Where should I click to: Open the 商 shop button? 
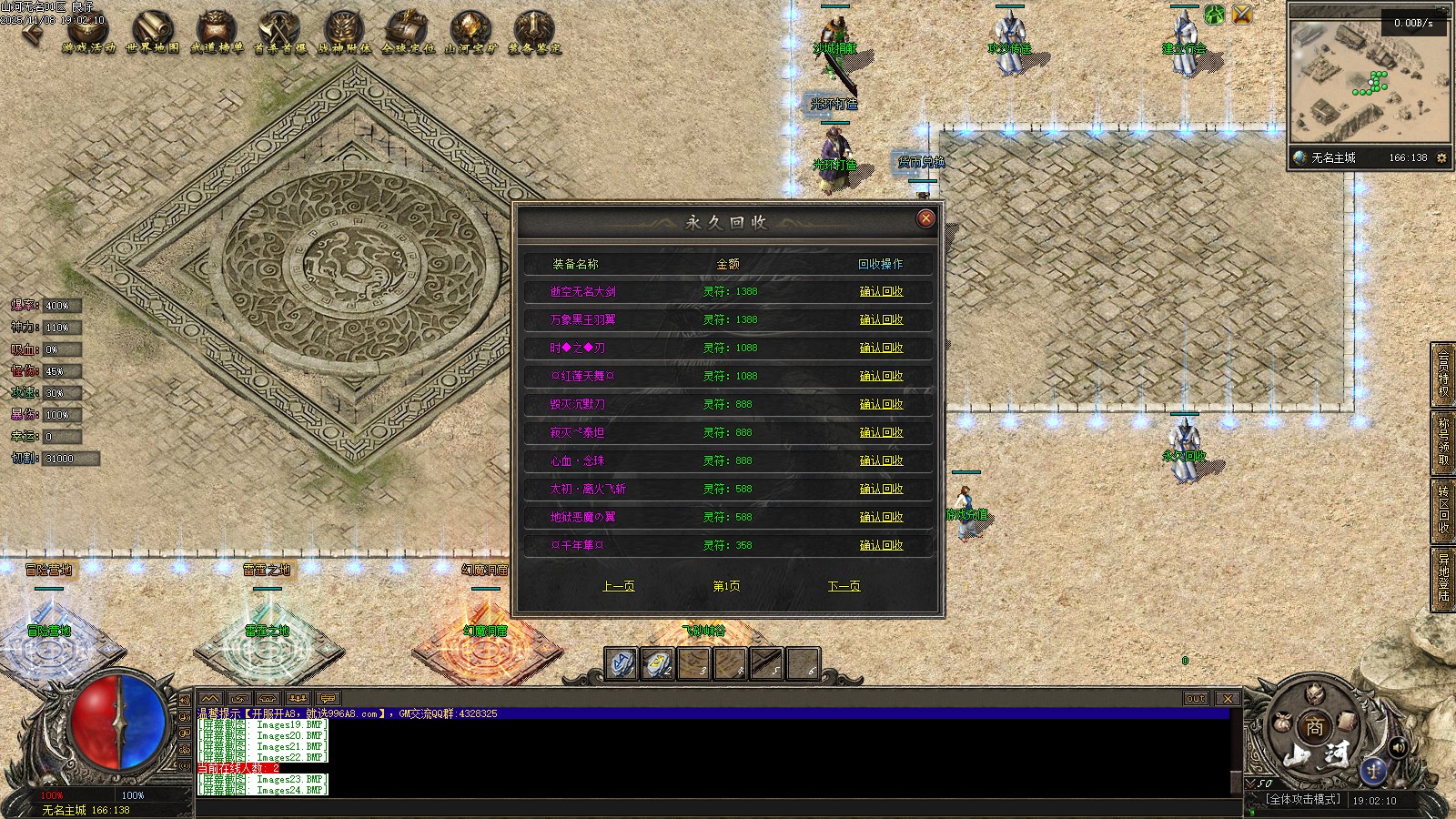(1315, 726)
